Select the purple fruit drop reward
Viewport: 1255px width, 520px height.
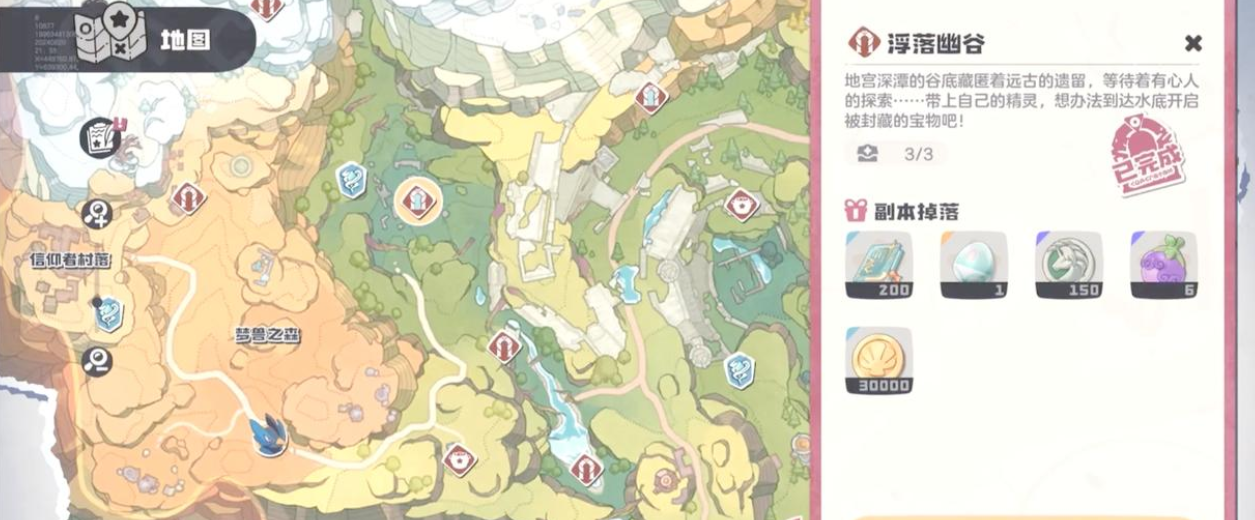point(1163,265)
